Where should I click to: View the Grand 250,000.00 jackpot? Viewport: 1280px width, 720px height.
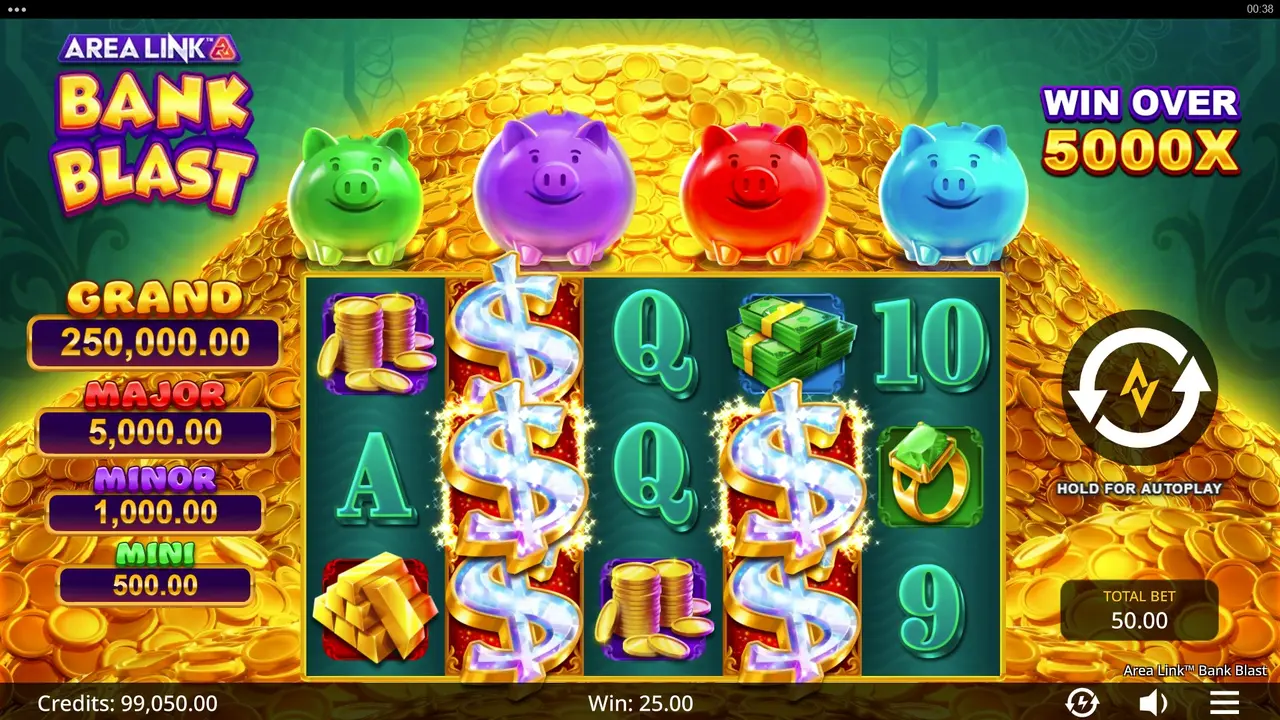(x=152, y=320)
